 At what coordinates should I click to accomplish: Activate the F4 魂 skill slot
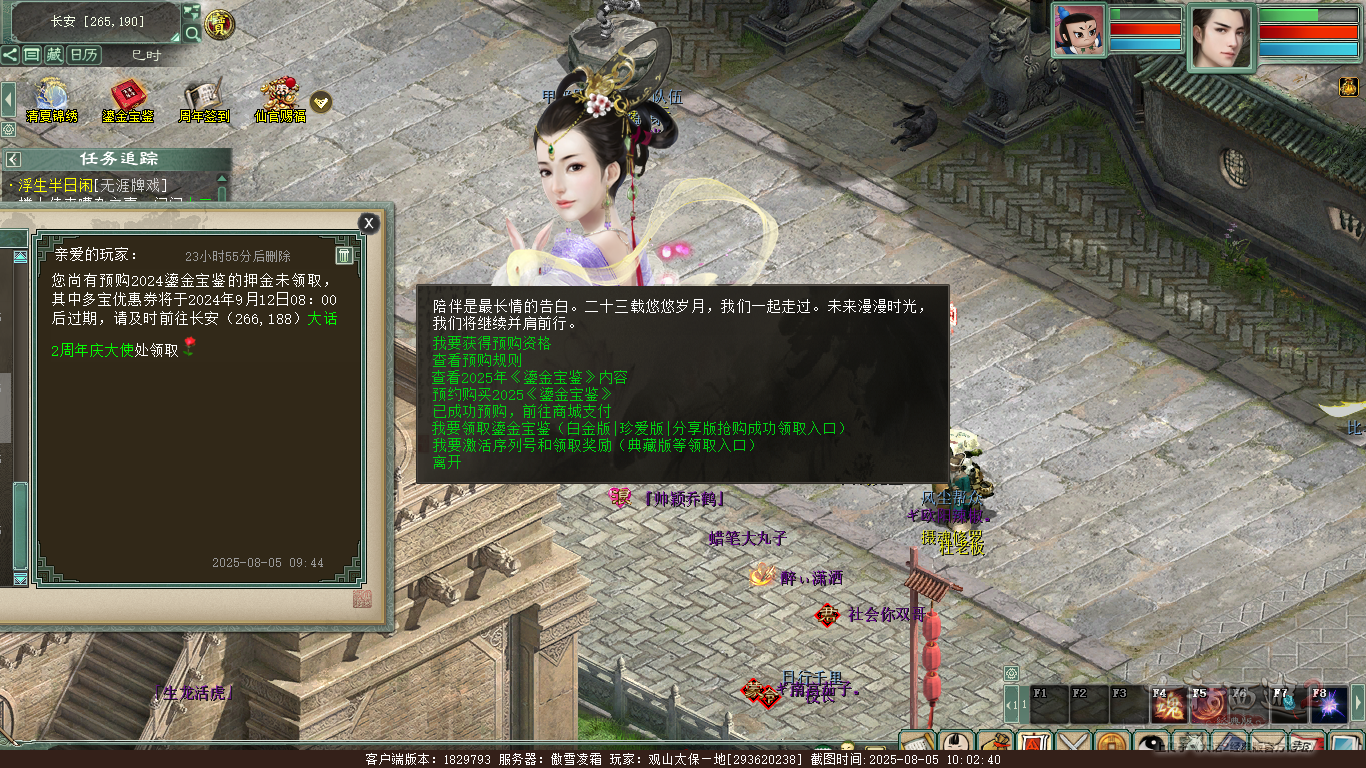point(1166,704)
